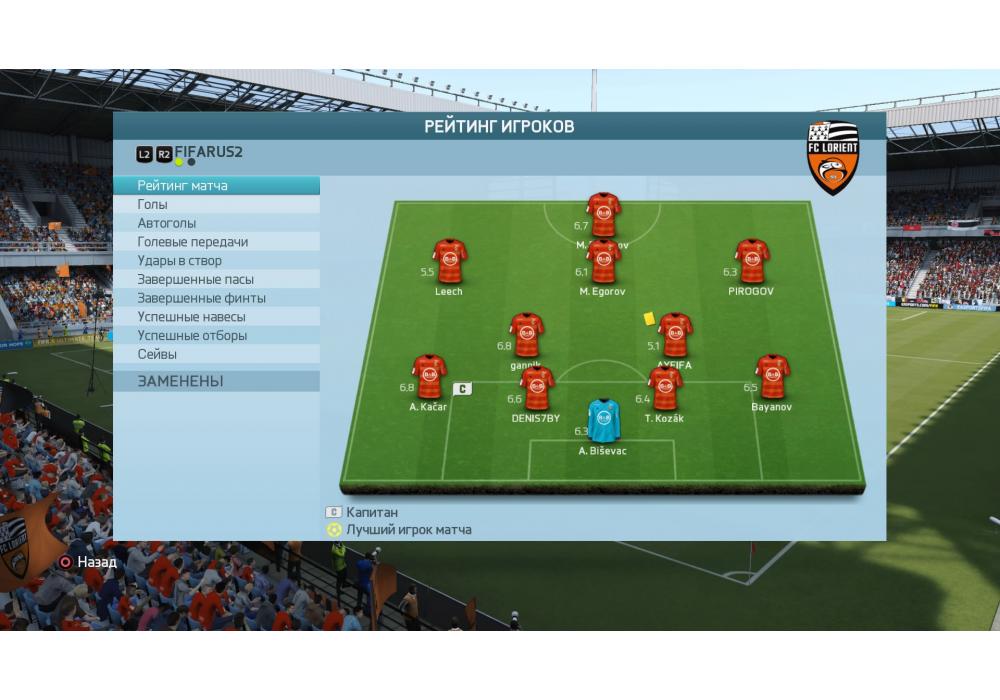Choose Завершенные финты entry

pos(216,298)
